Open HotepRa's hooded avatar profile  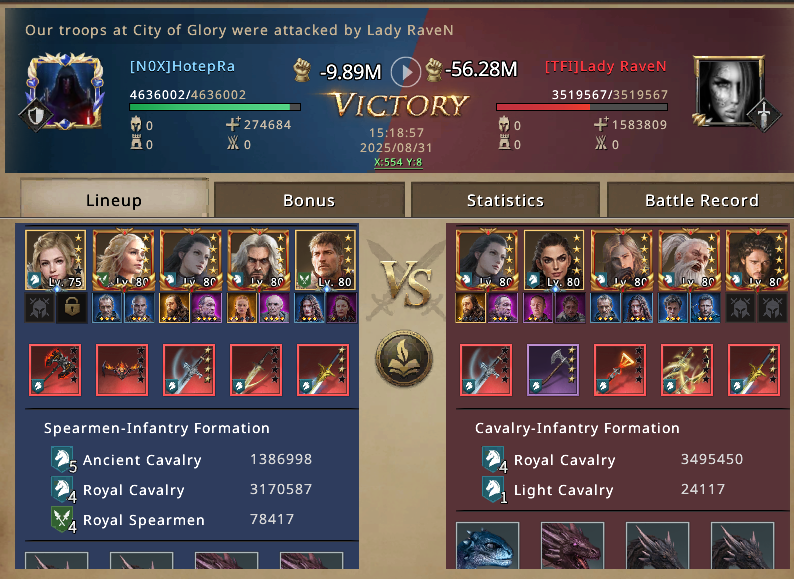(x=60, y=93)
